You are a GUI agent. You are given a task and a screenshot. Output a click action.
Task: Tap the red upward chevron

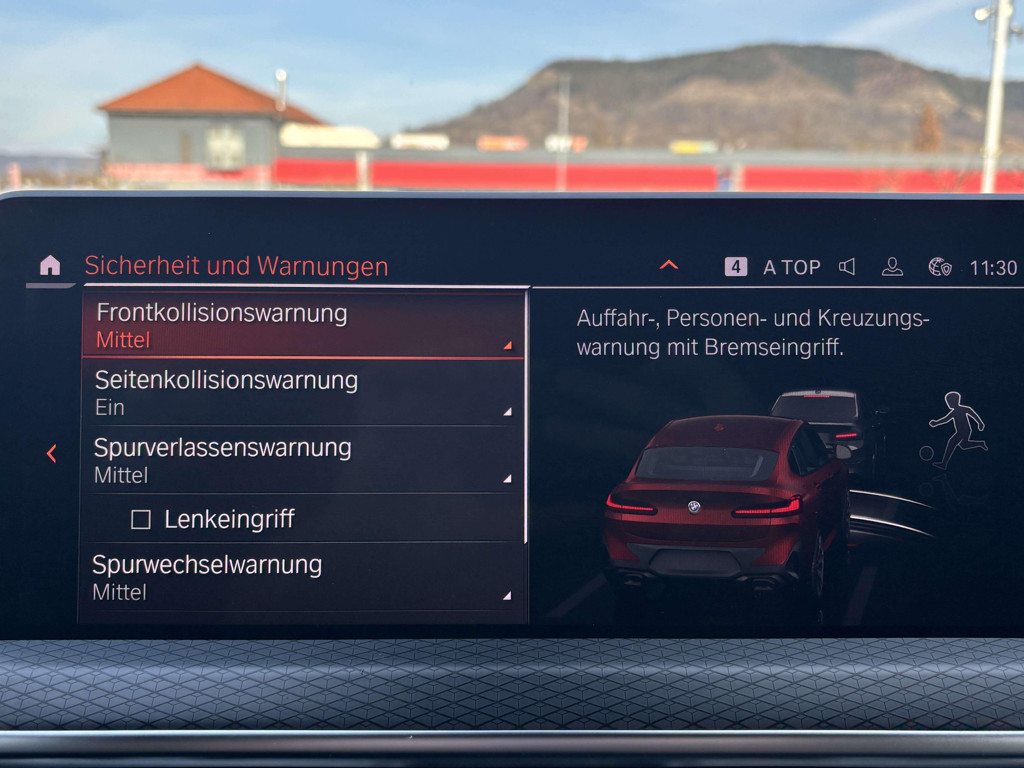(669, 265)
